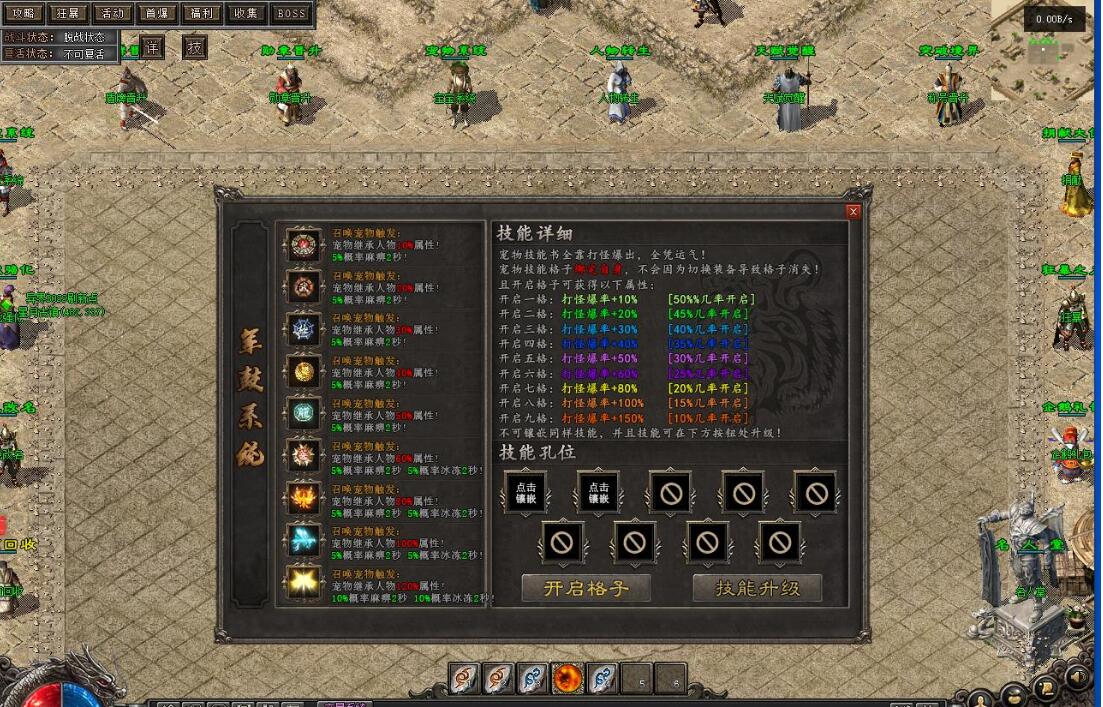Use the fire orb hotbar item

point(568,679)
